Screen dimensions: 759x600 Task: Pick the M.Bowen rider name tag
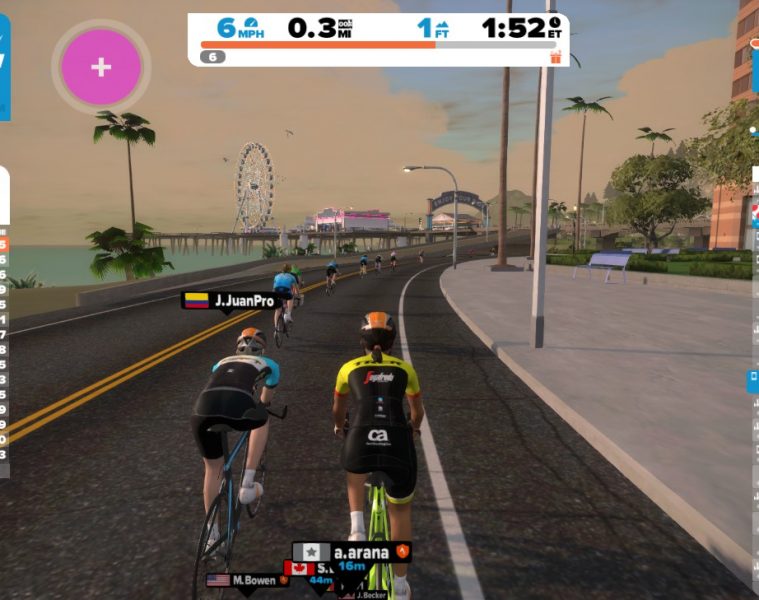tap(245, 580)
